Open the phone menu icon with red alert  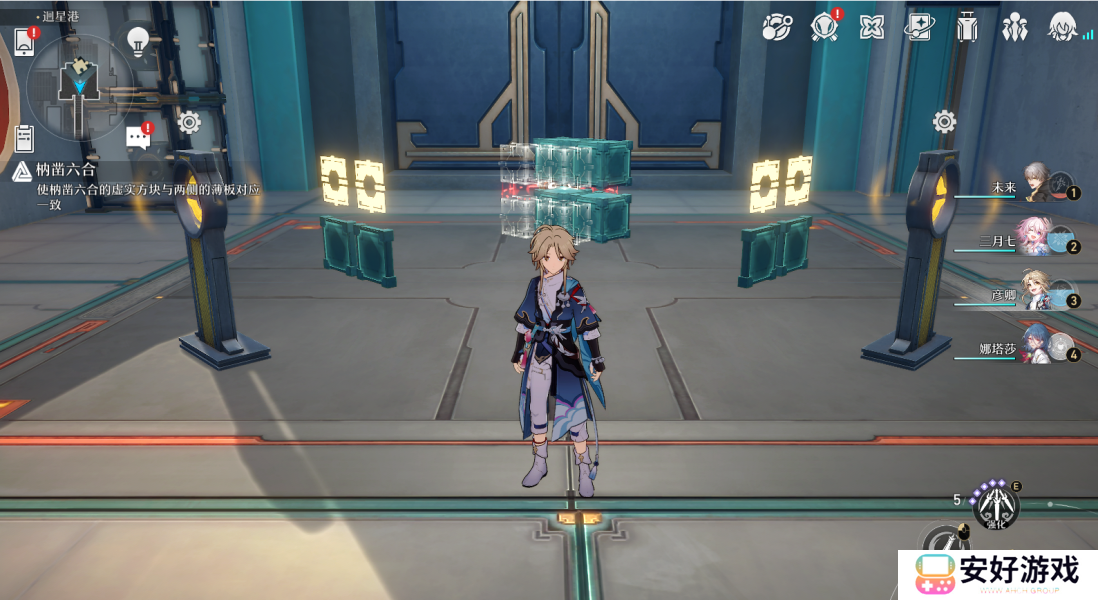pyautogui.click(x=24, y=42)
